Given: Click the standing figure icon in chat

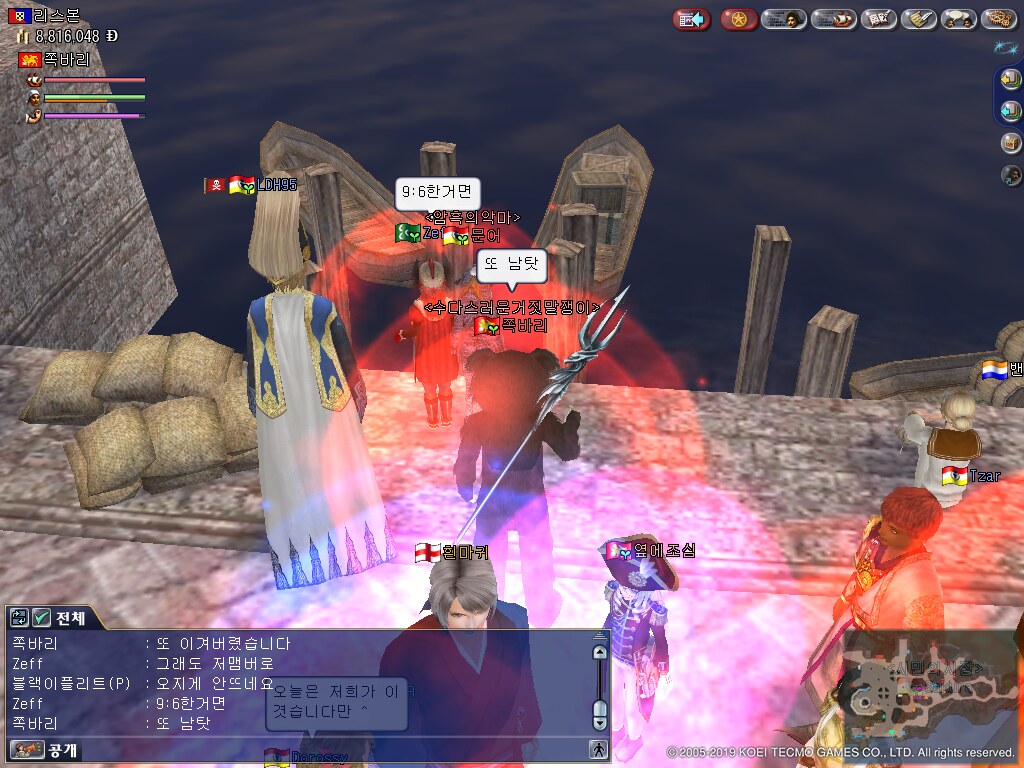Looking at the screenshot, I should (598, 748).
